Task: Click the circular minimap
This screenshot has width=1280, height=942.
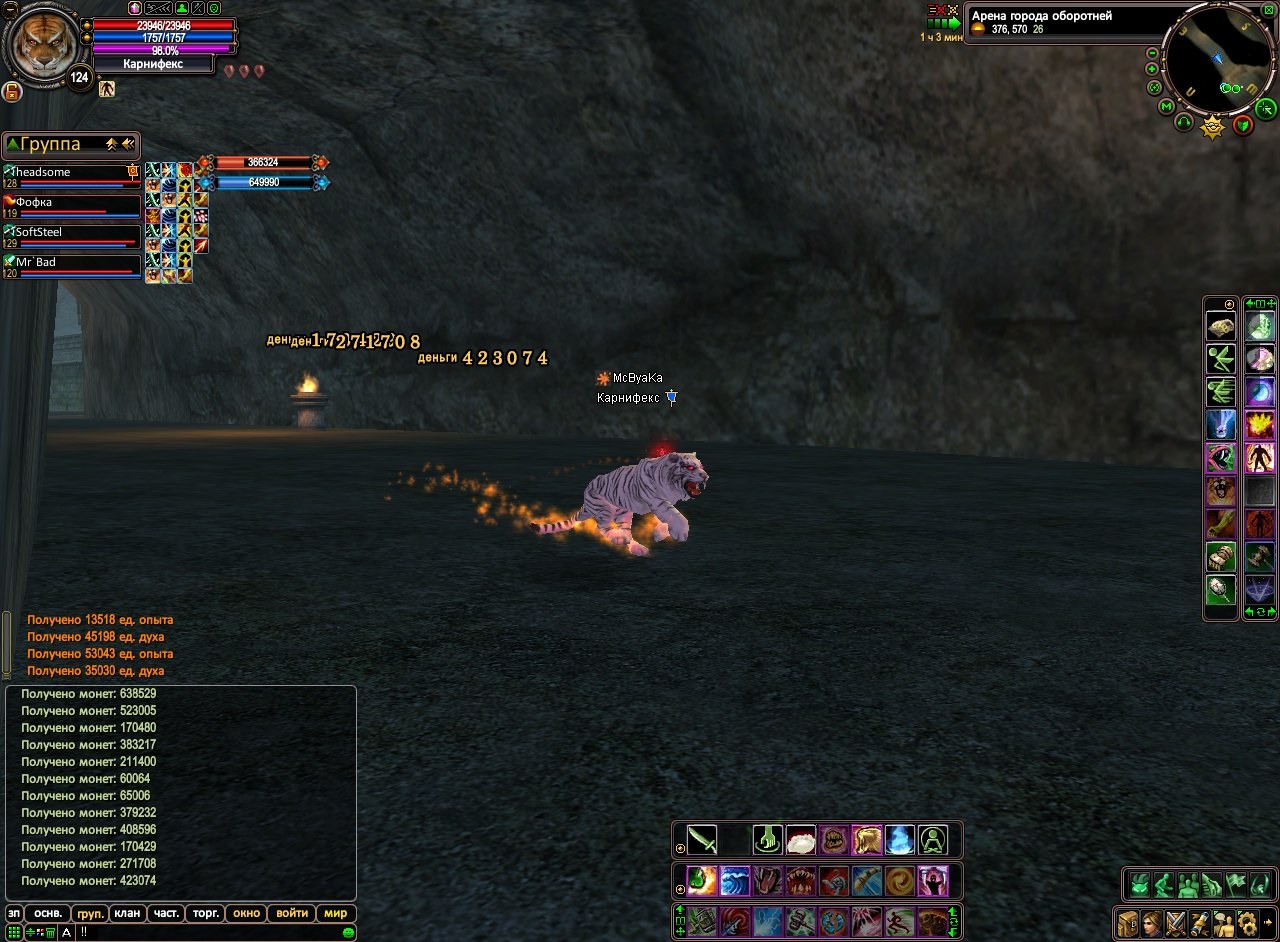Action: pyautogui.click(x=1218, y=59)
